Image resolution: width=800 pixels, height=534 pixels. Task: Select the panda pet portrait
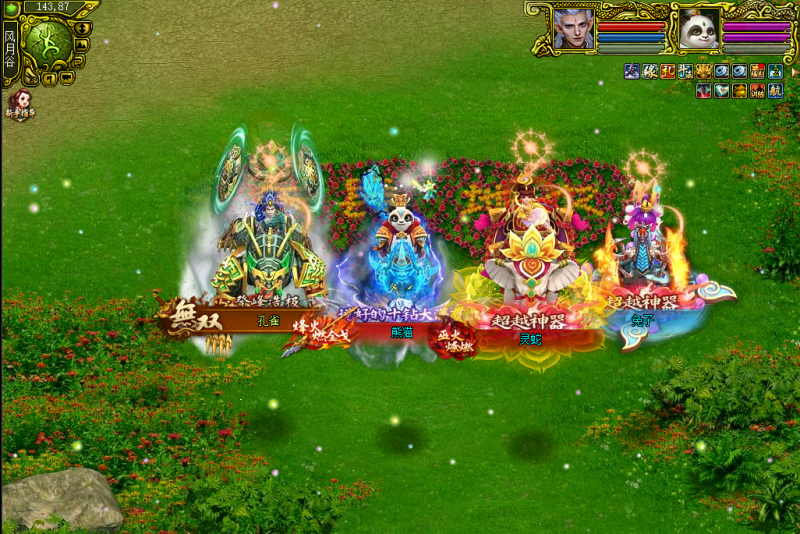pyautogui.click(x=699, y=29)
